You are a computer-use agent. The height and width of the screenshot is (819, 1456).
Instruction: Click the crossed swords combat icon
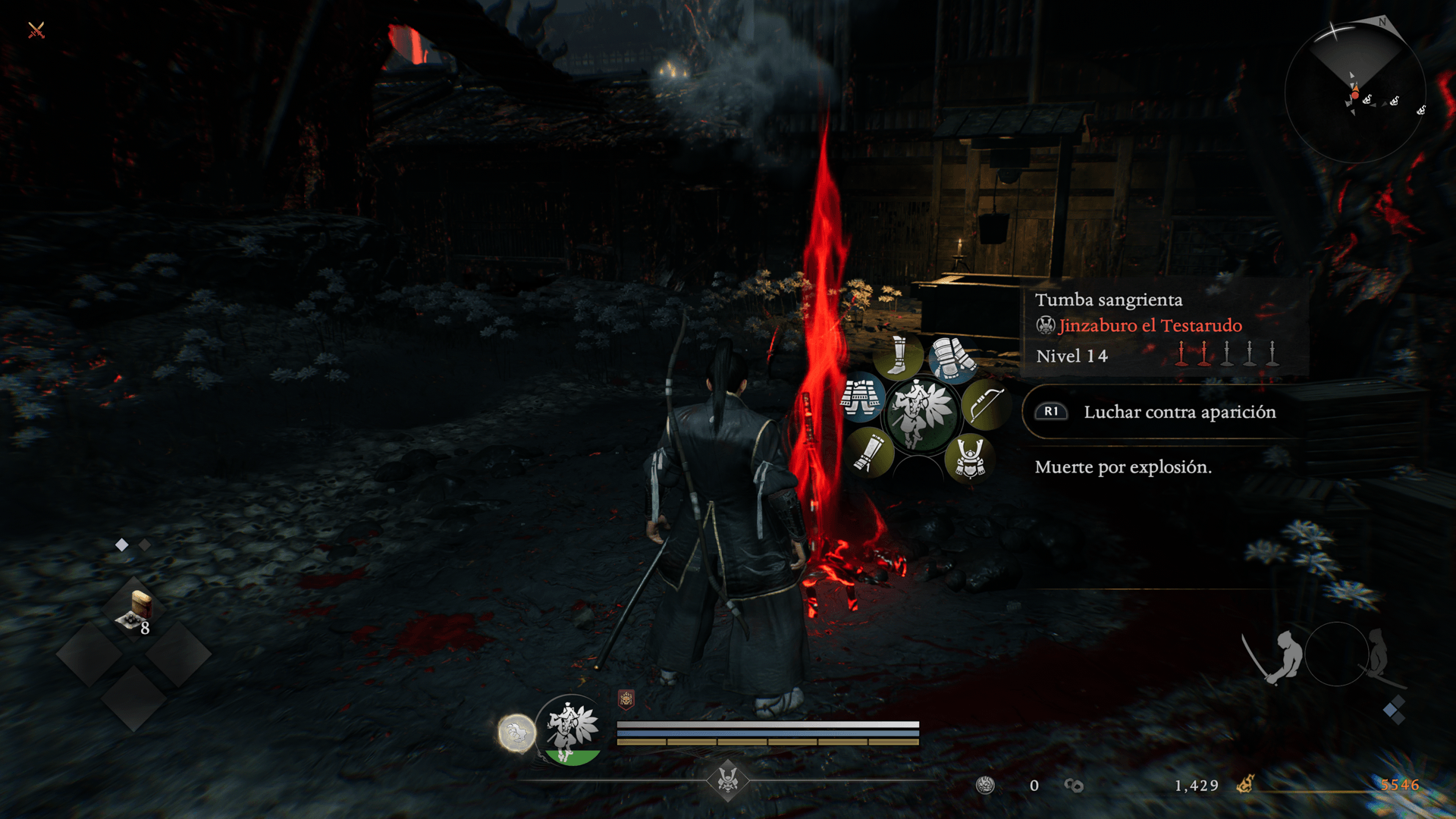(36, 30)
